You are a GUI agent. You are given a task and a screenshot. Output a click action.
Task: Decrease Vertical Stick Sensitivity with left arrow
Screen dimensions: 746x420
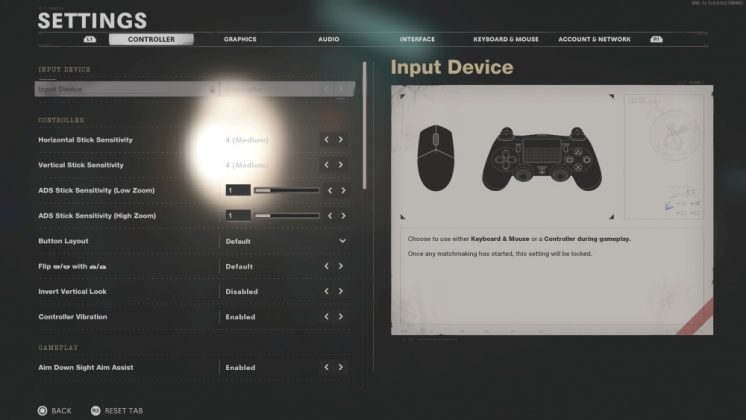coord(326,165)
